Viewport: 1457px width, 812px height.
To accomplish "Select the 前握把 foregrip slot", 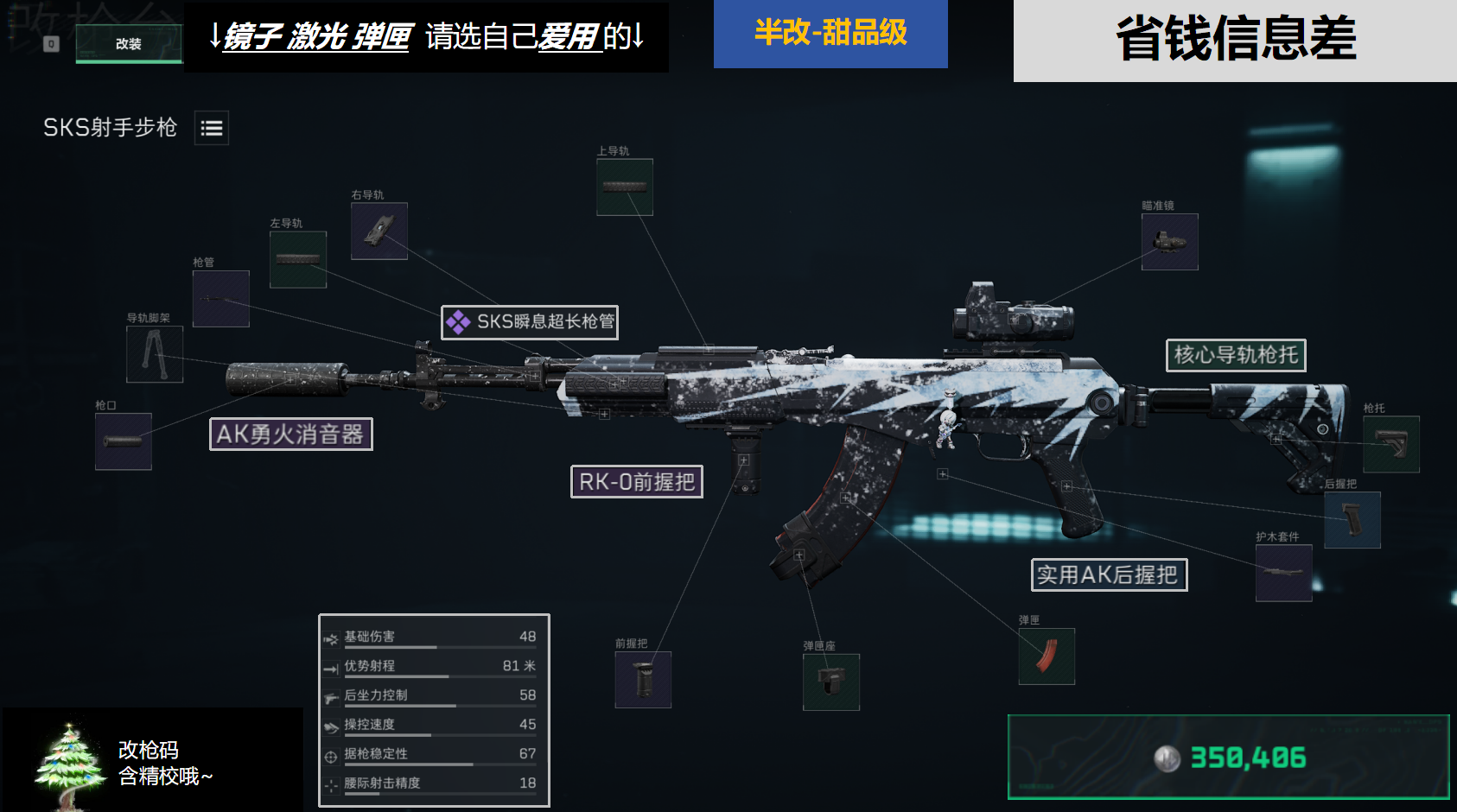I will click(644, 680).
